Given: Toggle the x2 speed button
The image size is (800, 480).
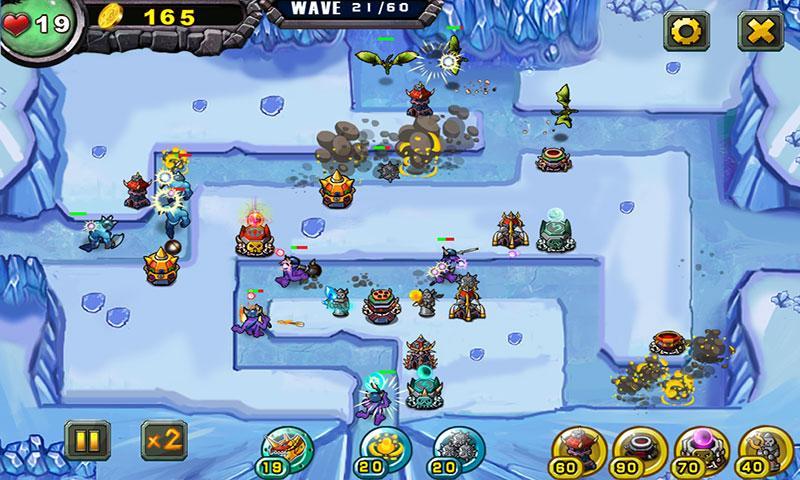Looking at the screenshot, I should (163, 439).
